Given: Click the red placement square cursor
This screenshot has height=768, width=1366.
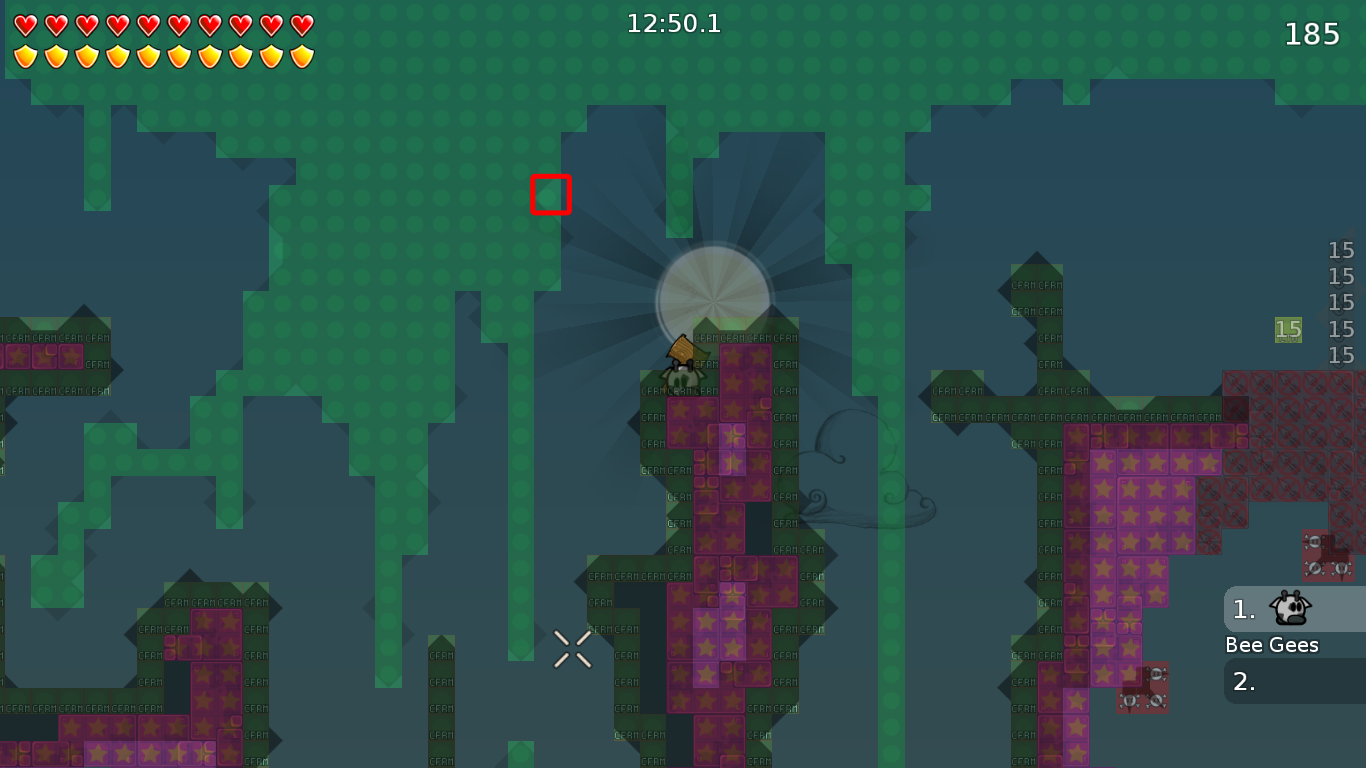Looking at the screenshot, I should pyautogui.click(x=552, y=195).
